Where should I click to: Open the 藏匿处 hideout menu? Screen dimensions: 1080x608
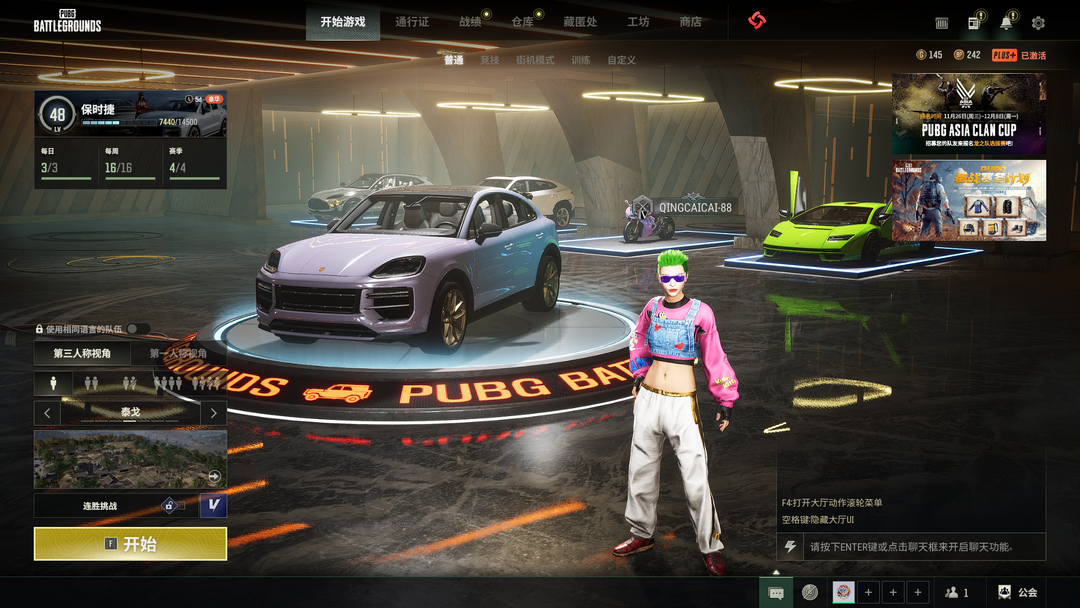[x=580, y=22]
